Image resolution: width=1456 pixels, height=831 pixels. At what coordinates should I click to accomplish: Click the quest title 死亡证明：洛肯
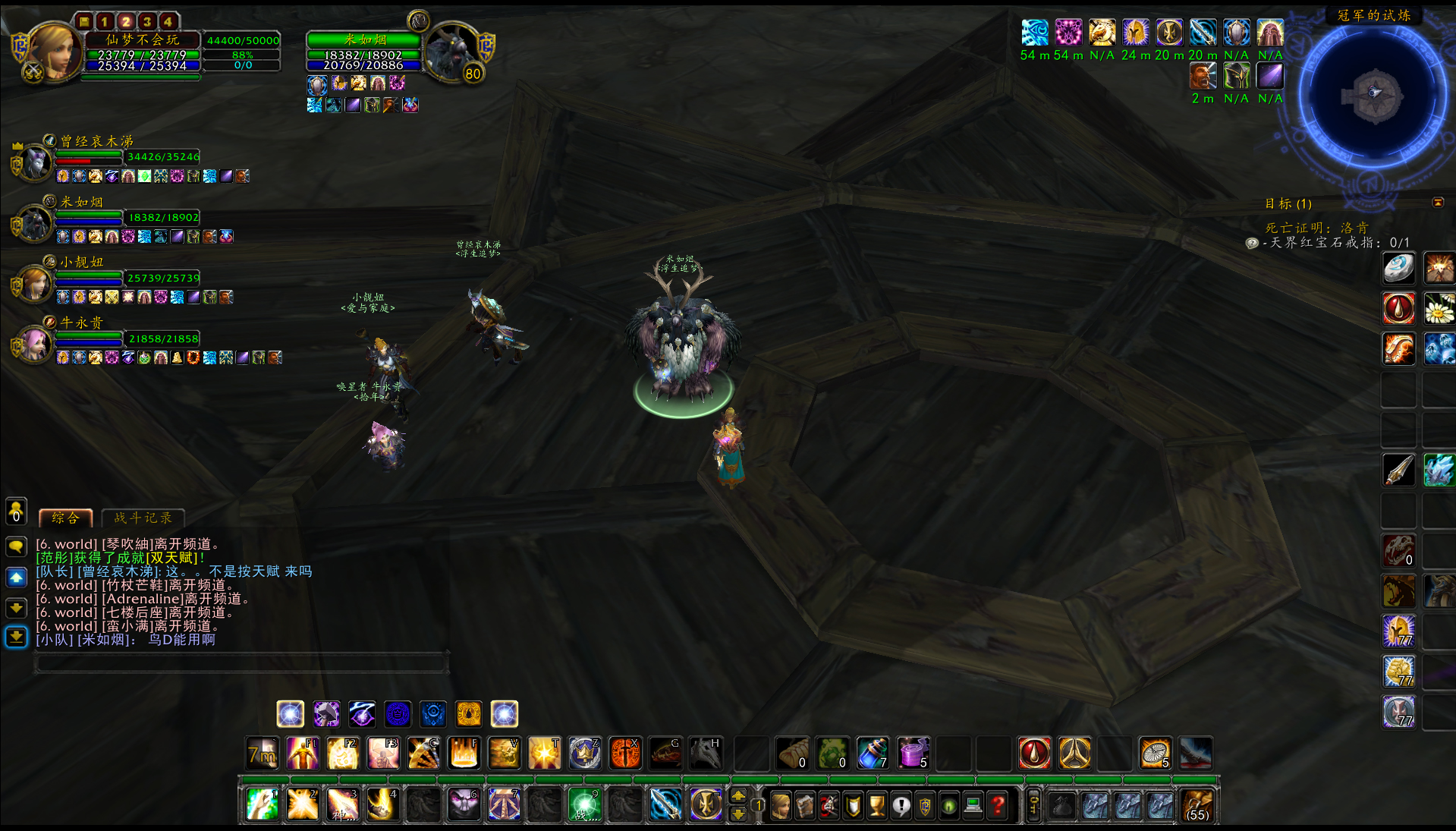1316,228
